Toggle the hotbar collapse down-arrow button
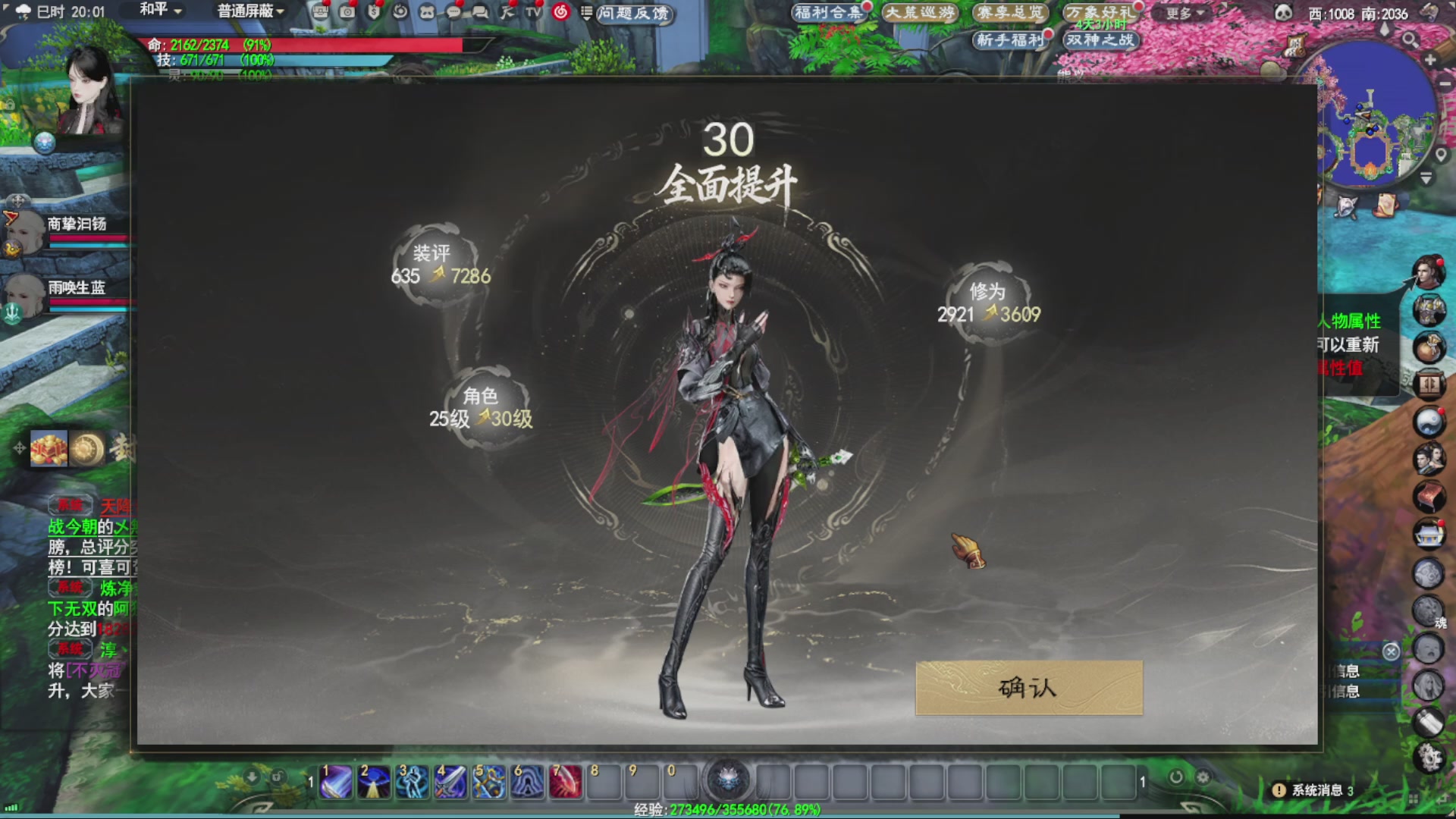1456x819 pixels. coord(252,777)
